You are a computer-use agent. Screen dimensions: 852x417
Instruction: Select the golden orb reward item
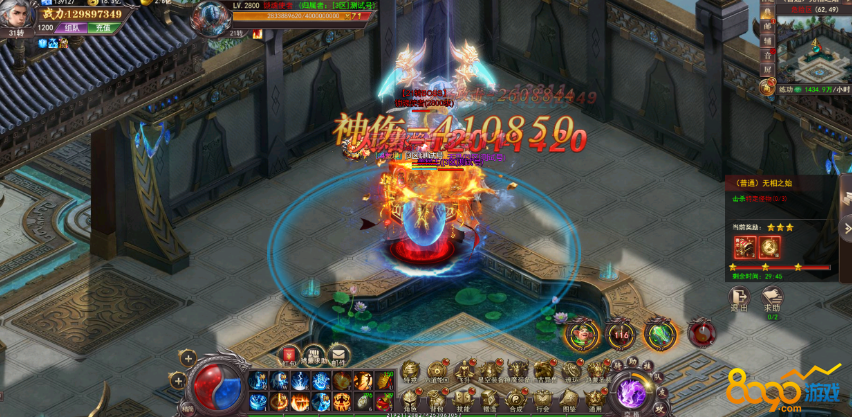pos(771,246)
